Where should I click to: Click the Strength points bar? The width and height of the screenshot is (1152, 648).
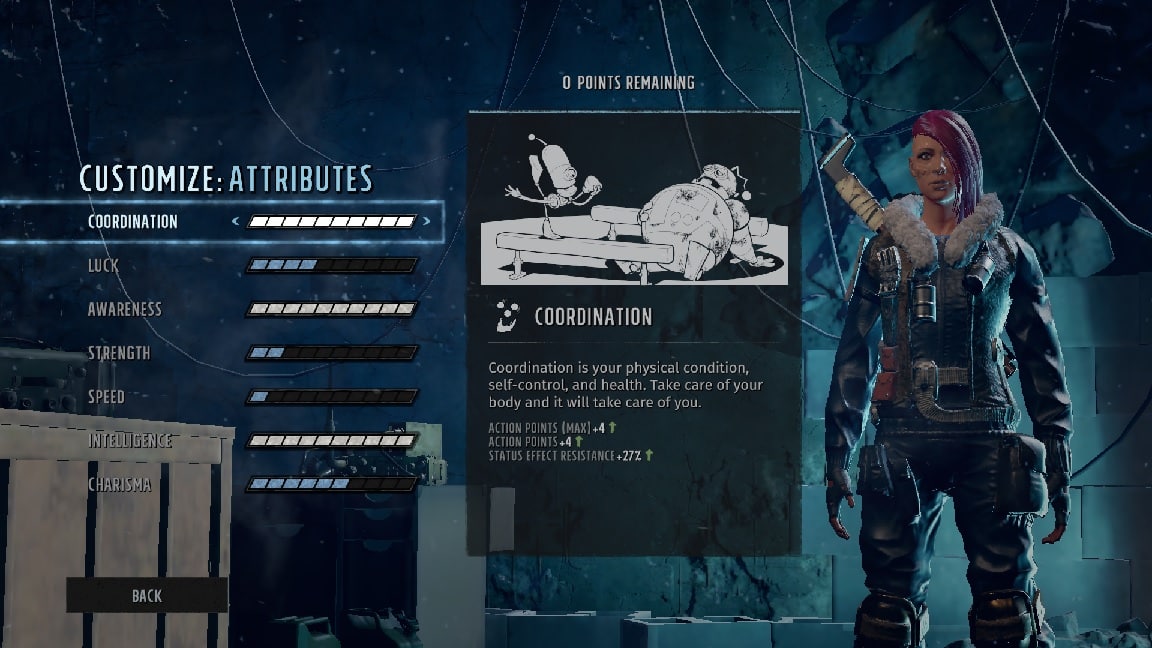331,353
